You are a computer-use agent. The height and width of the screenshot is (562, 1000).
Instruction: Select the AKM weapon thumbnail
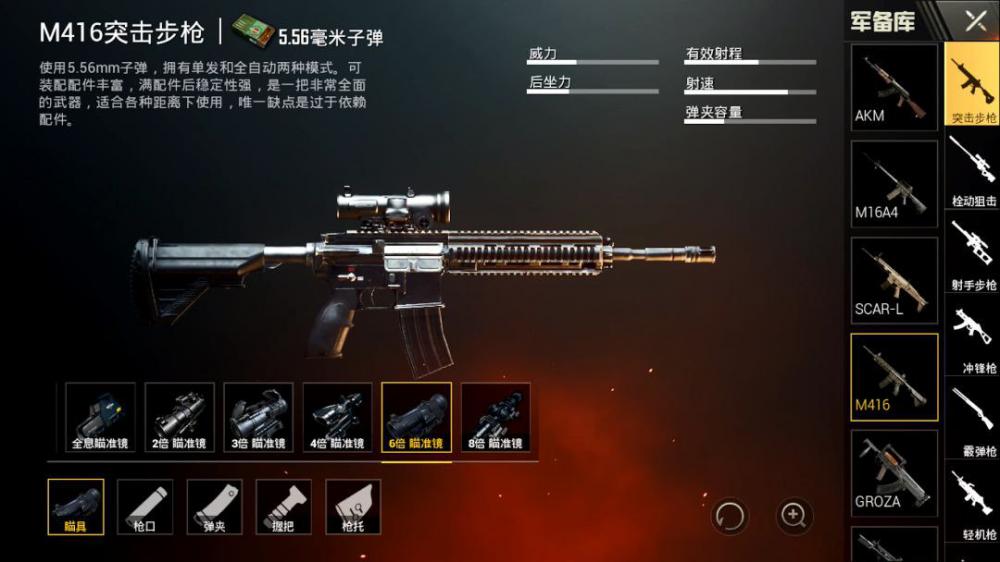tap(894, 87)
